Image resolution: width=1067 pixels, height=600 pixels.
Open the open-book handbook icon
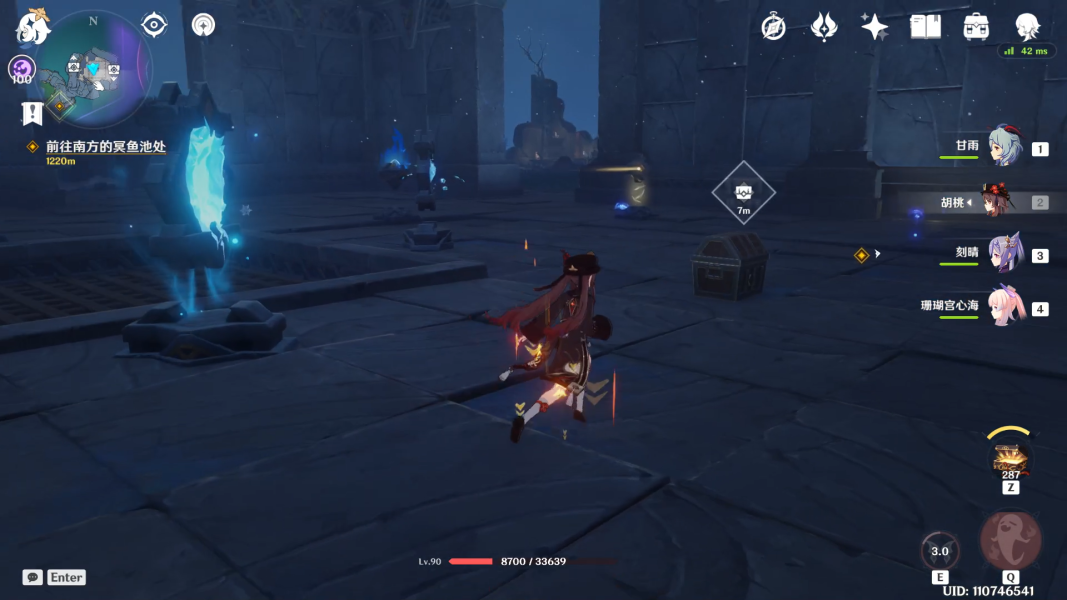(926, 27)
